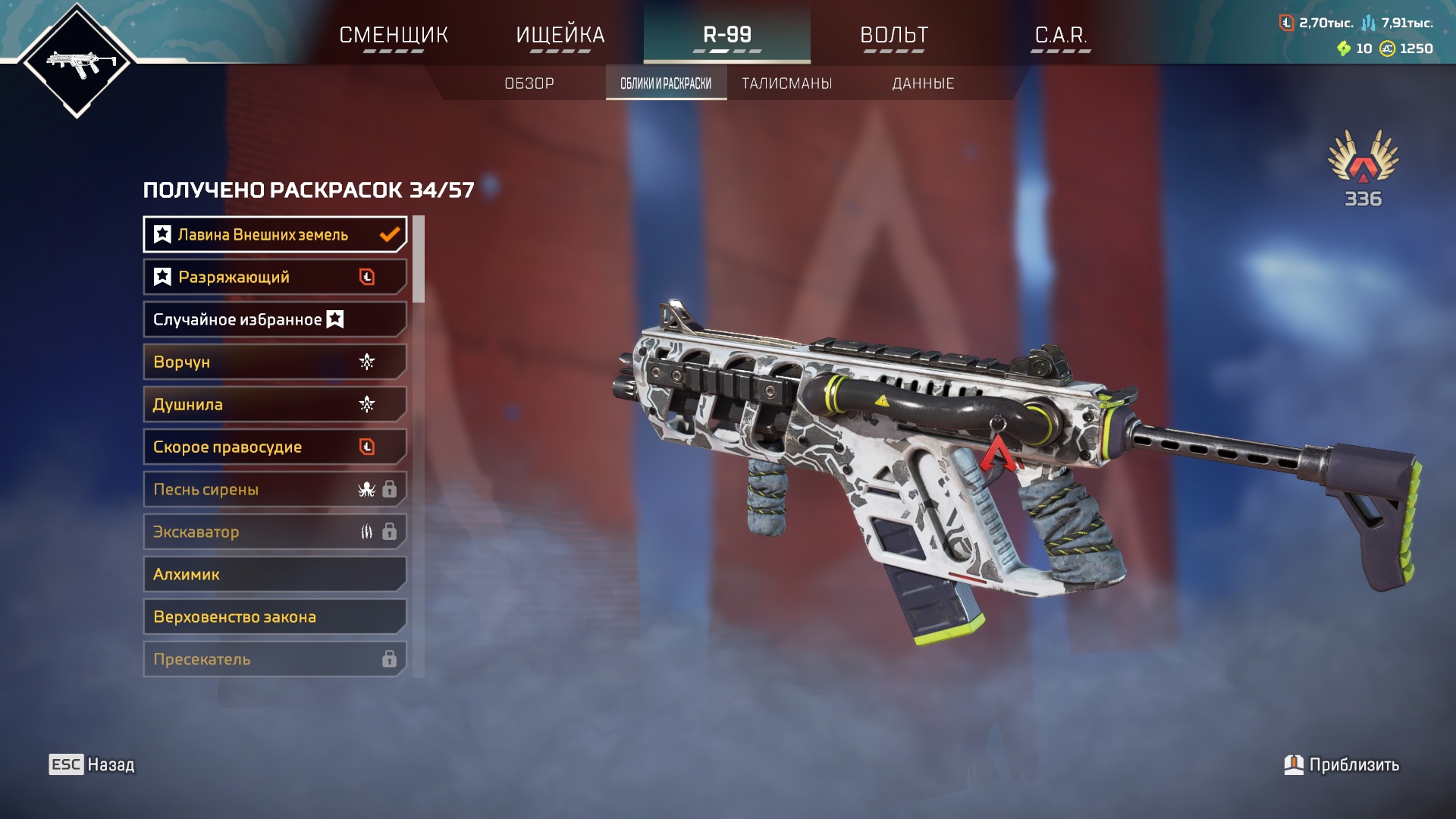Equip the Ворчун skin
This screenshot has height=819, width=1456.
(x=275, y=362)
